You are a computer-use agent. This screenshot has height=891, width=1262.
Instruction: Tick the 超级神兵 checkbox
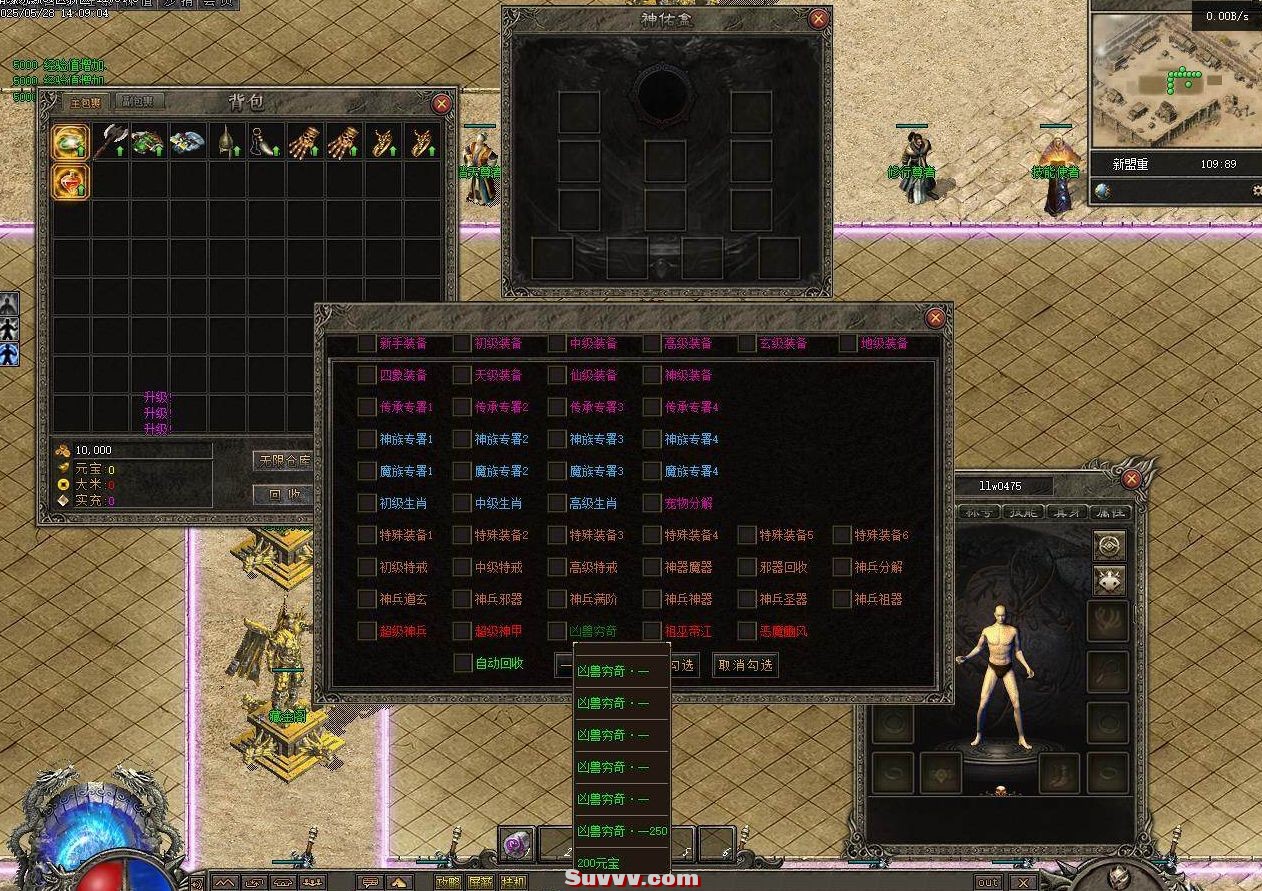coord(367,632)
